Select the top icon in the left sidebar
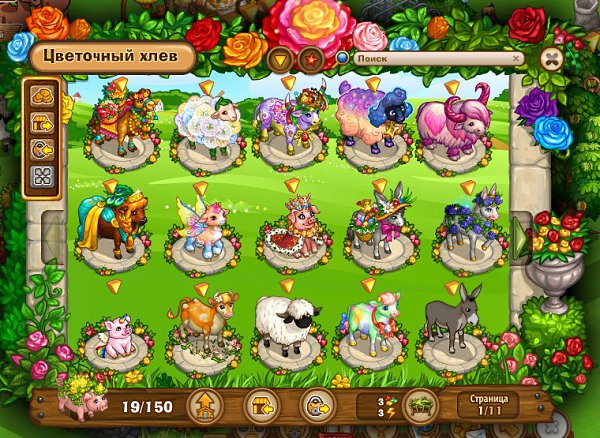This screenshot has width=600, height=438. tap(44, 97)
